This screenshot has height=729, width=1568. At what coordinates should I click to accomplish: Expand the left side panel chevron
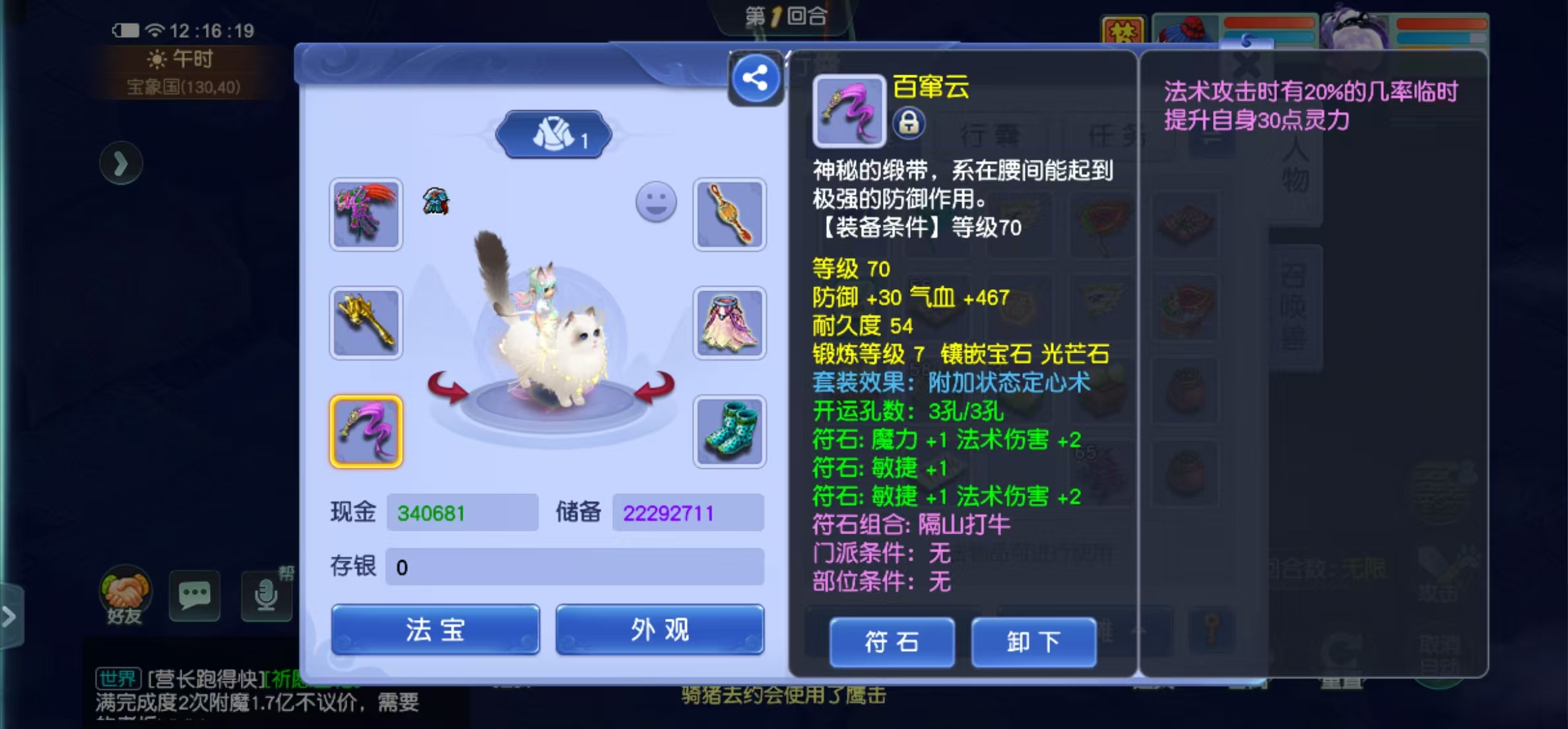tap(121, 163)
